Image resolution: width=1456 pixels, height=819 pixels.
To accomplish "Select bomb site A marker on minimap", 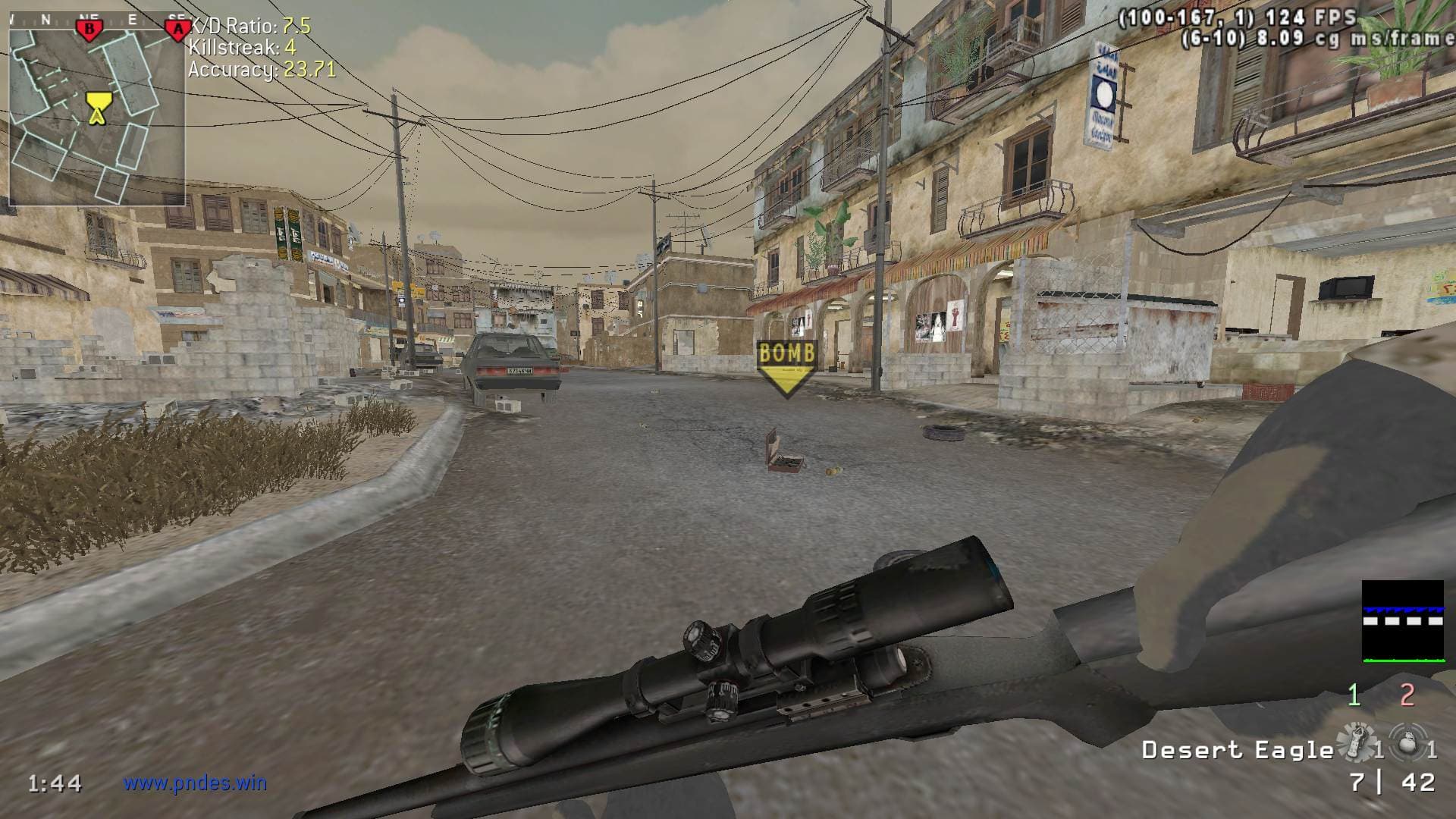I will (x=177, y=30).
